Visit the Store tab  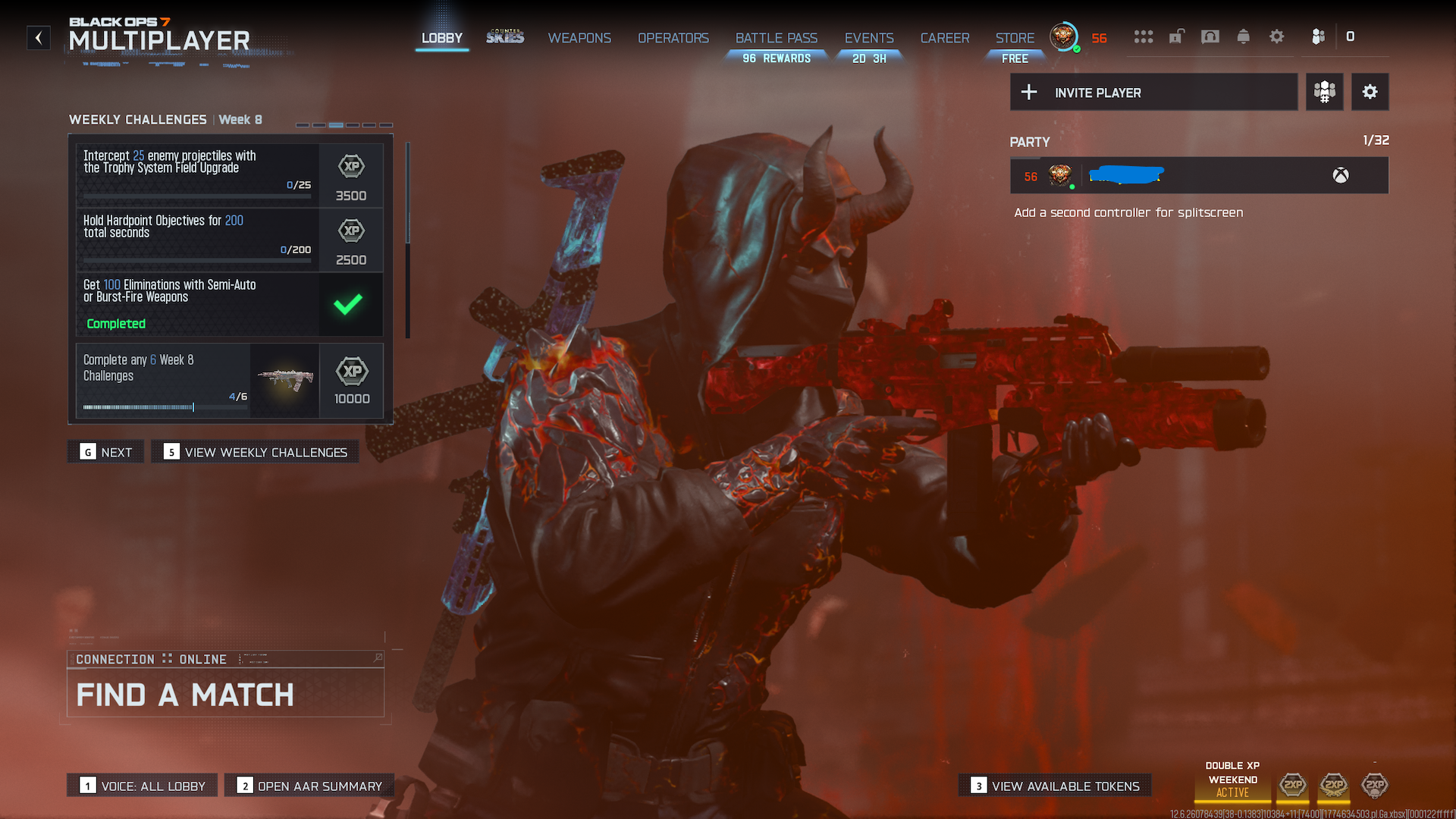tap(1015, 38)
